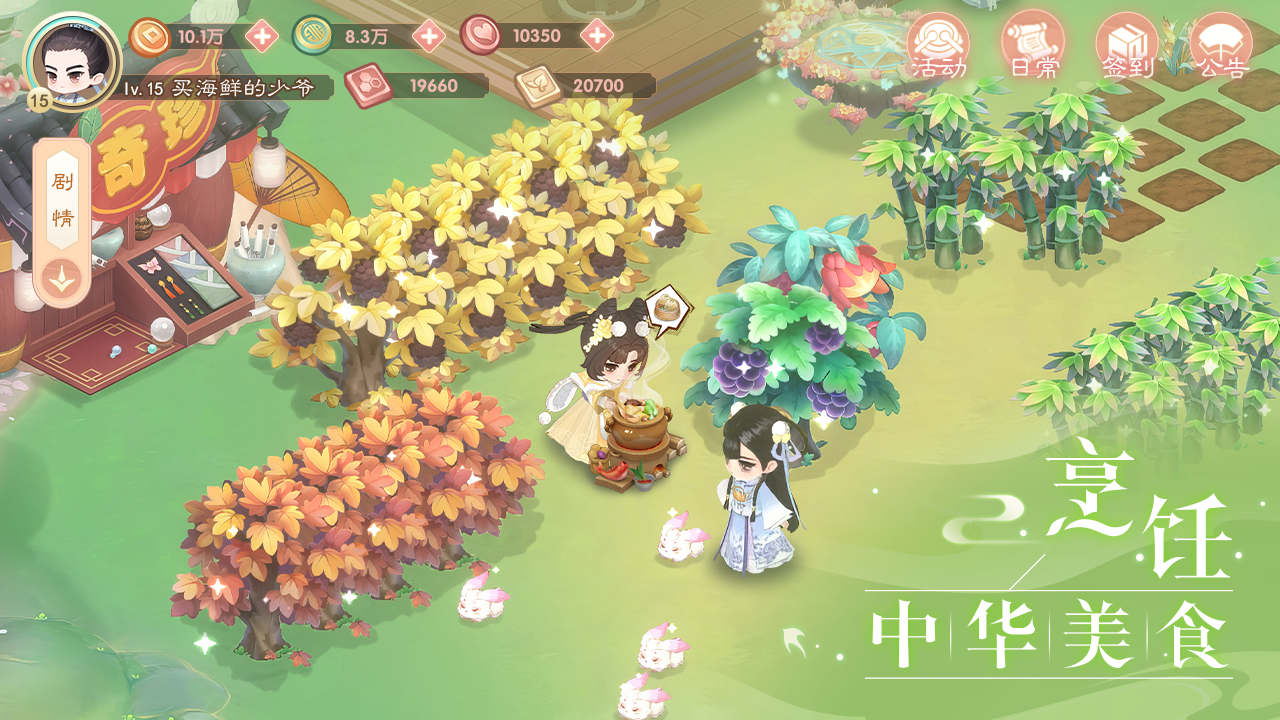Image resolution: width=1280 pixels, height=720 pixels.
Task: Tap the plus beside 8.3万 jade currency
Action: click(428, 36)
